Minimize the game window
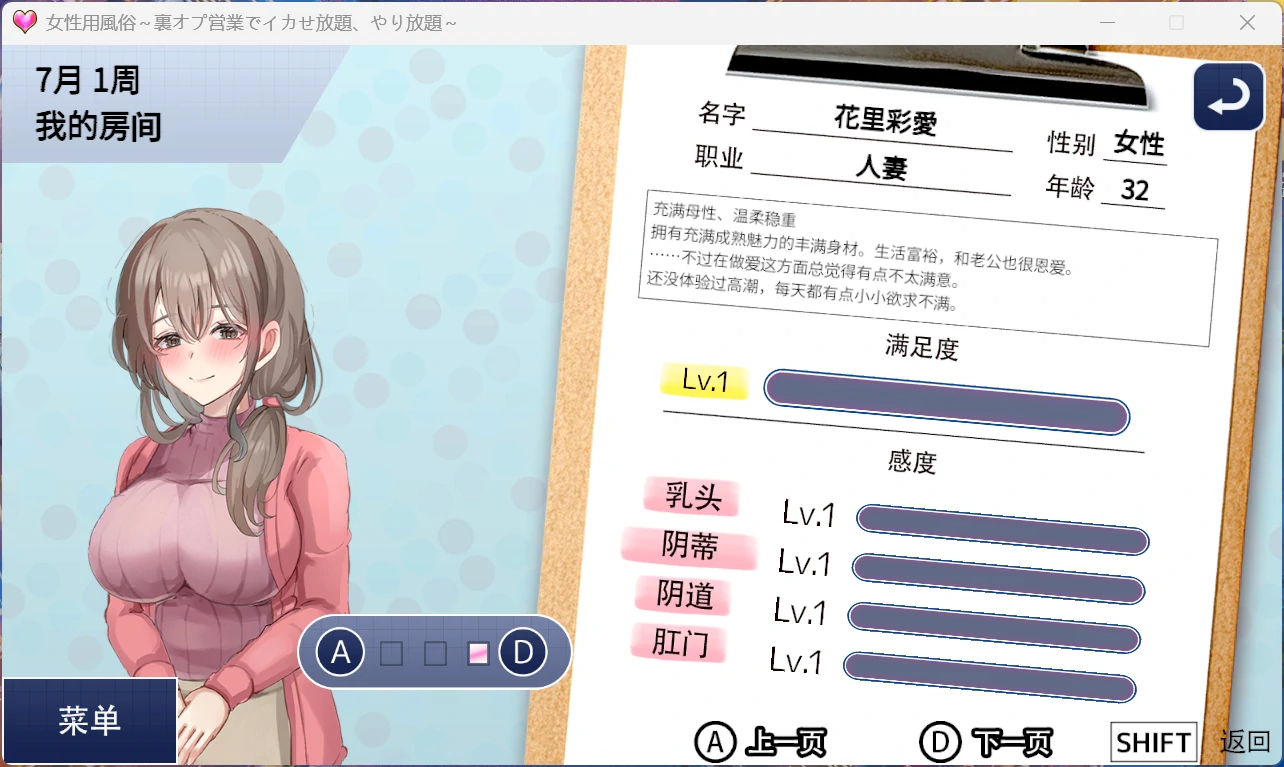This screenshot has width=1284, height=767. (1107, 22)
